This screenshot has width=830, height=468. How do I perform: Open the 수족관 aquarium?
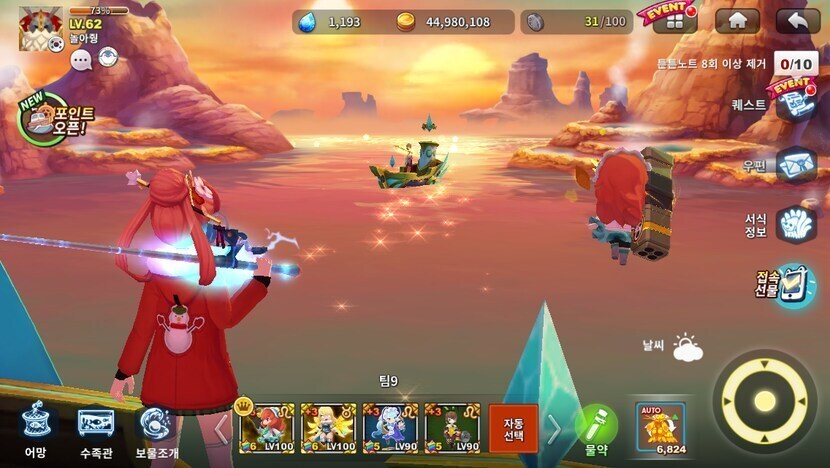pos(96,428)
